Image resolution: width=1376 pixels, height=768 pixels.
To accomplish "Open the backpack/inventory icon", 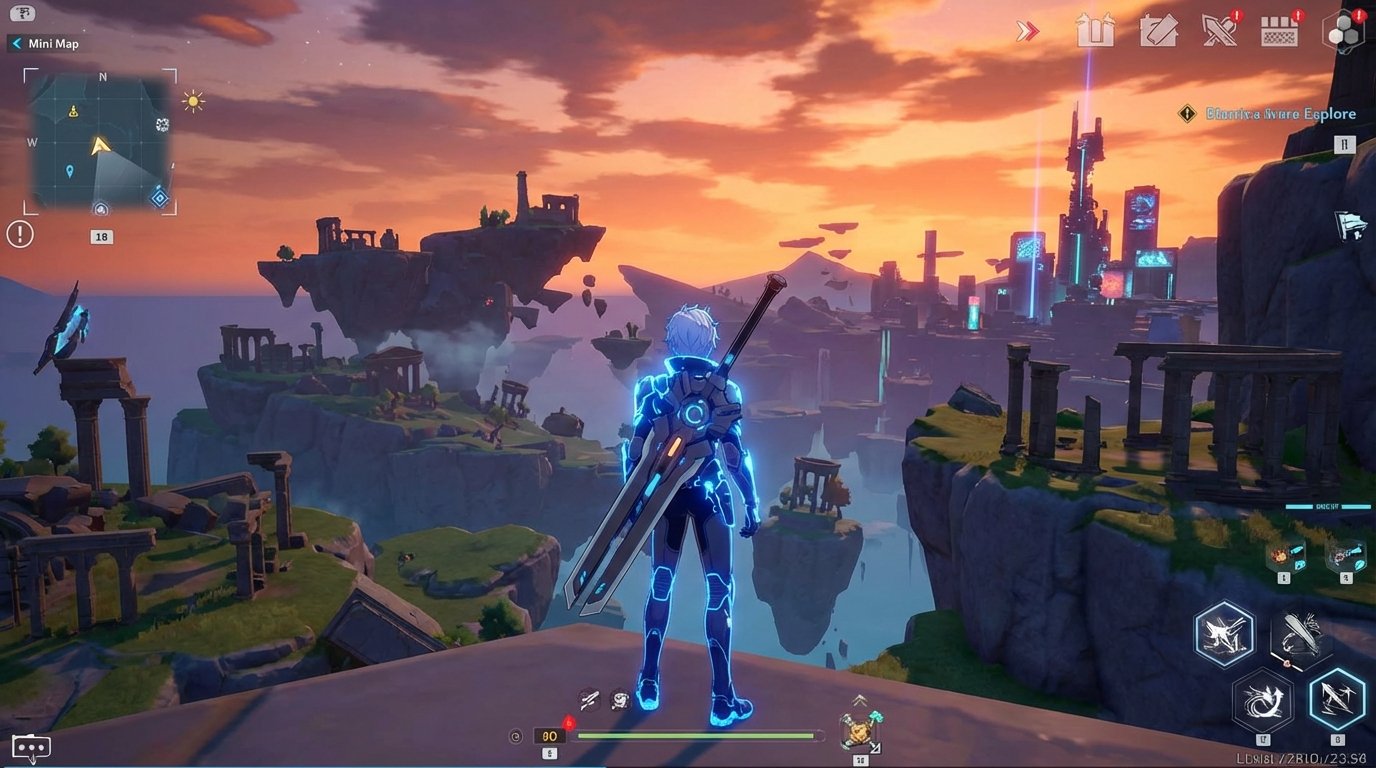I will [x=1096, y=31].
